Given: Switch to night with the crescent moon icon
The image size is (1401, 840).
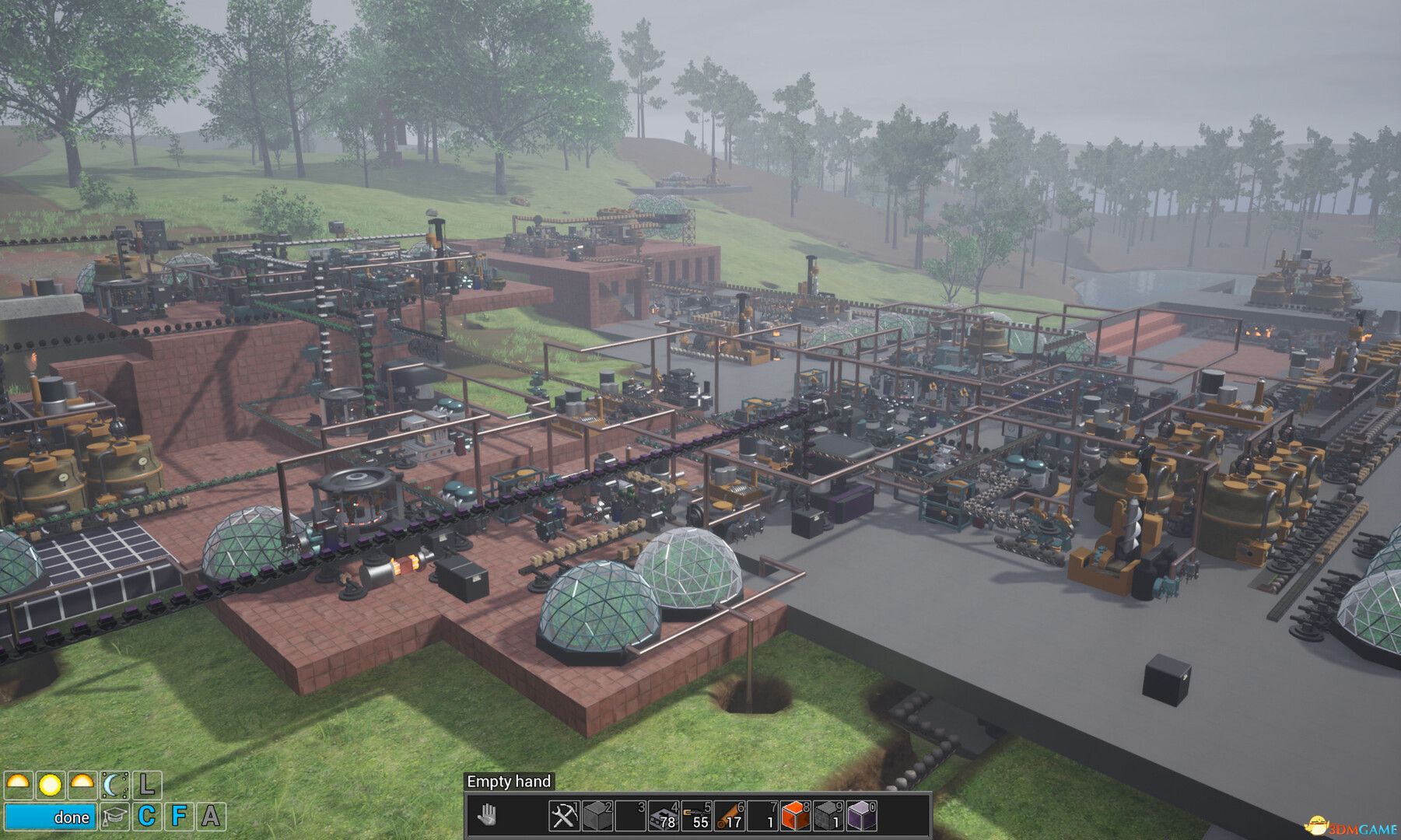Looking at the screenshot, I should (x=114, y=785).
